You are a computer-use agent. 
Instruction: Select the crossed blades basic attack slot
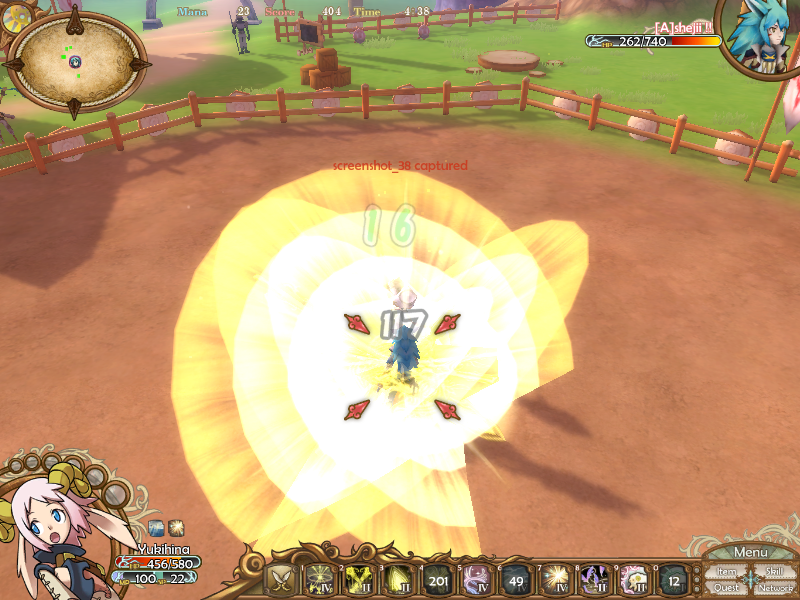point(283,580)
